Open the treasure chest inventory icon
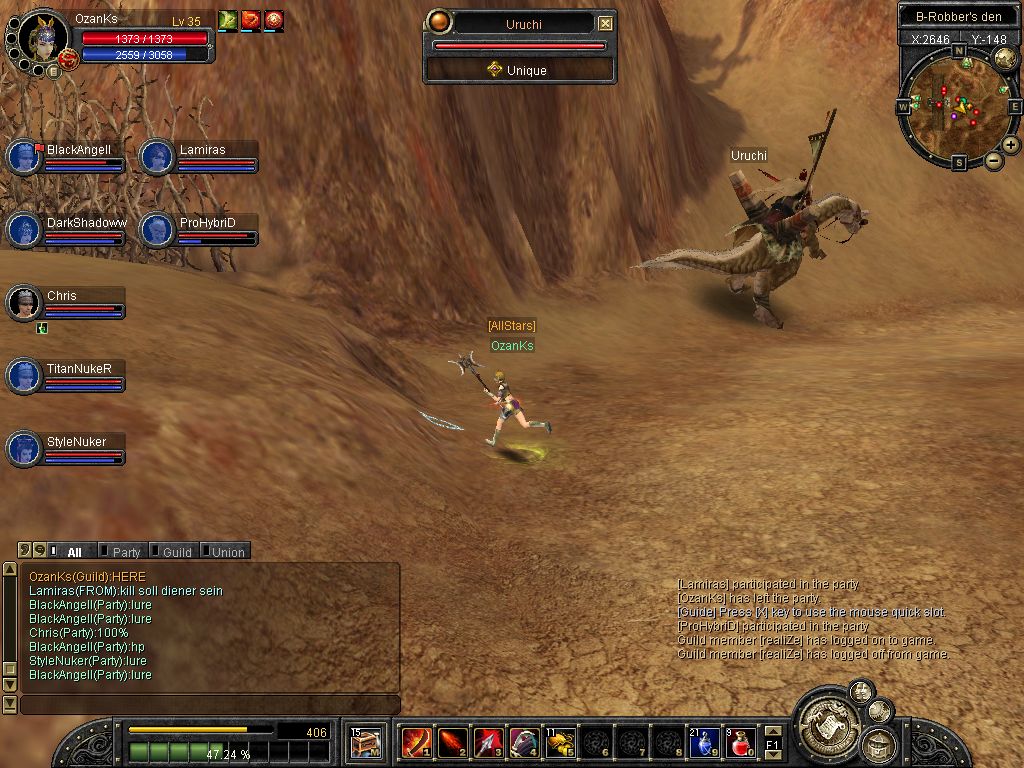Screen dimensions: 1024x768 pyautogui.click(x=365, y=742)
